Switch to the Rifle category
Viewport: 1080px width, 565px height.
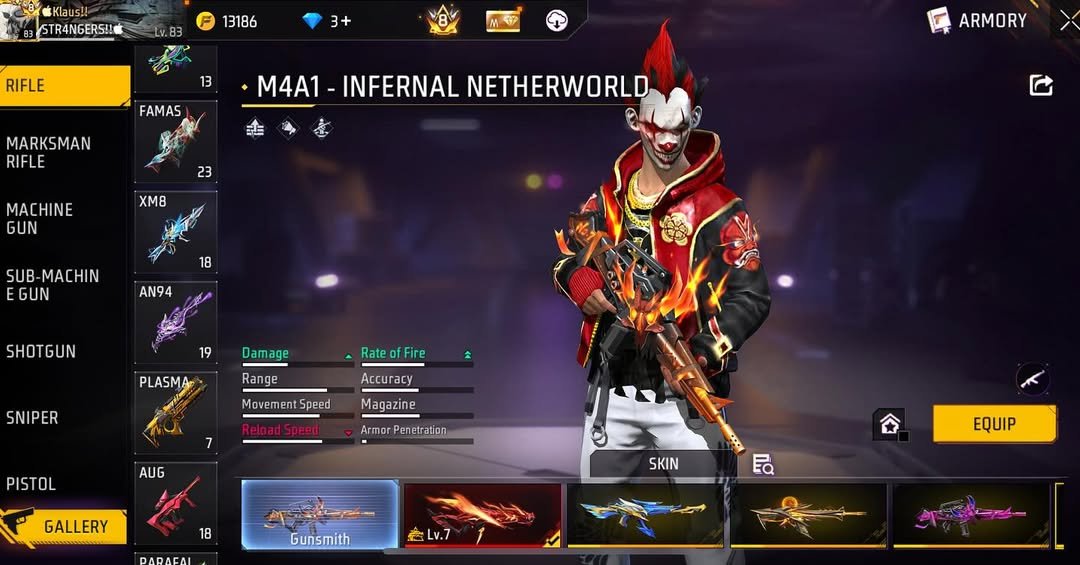pos(64,86)
